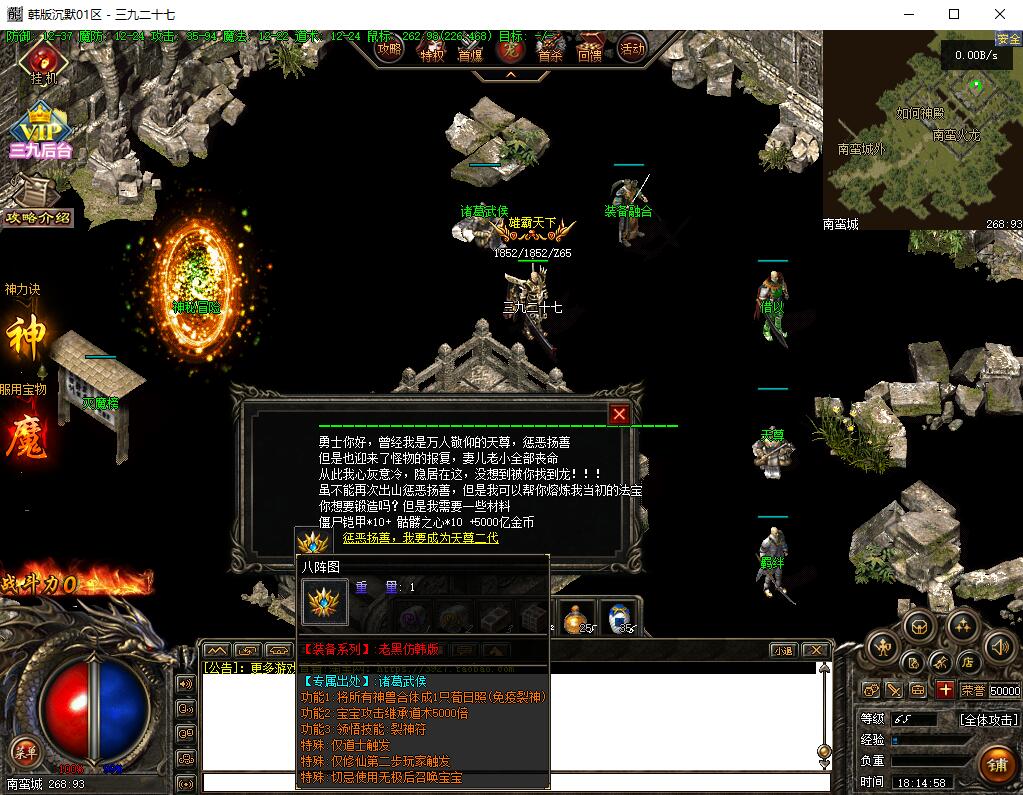Screen dimensions: 1023x795
Task: Open the 活动 events button
Action: [632, 48]
